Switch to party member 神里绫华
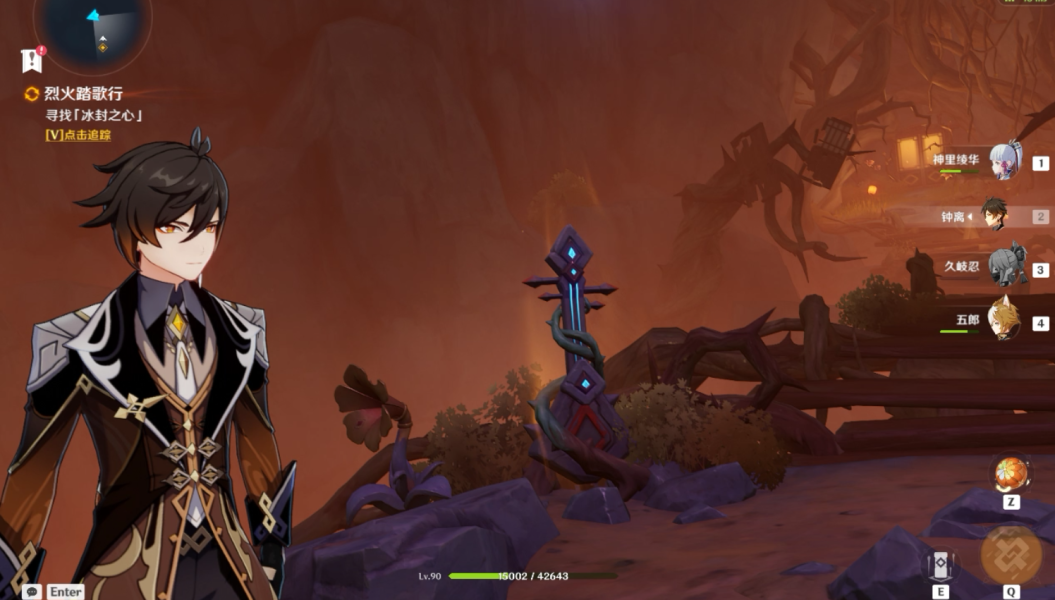This screenshot has height=600, width=1055. [x=1004, y=161]
